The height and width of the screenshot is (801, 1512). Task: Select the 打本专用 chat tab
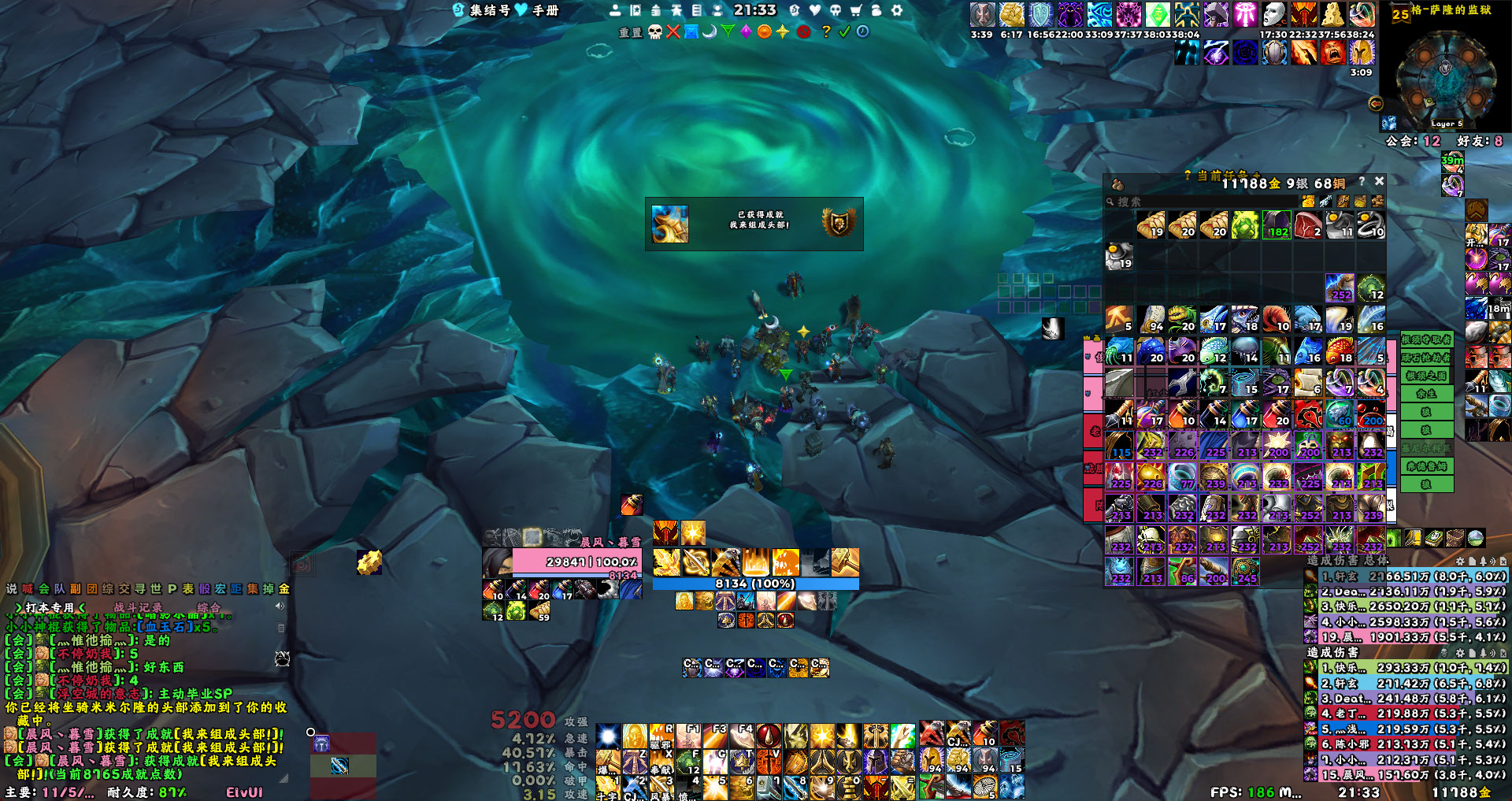[50, 607]
